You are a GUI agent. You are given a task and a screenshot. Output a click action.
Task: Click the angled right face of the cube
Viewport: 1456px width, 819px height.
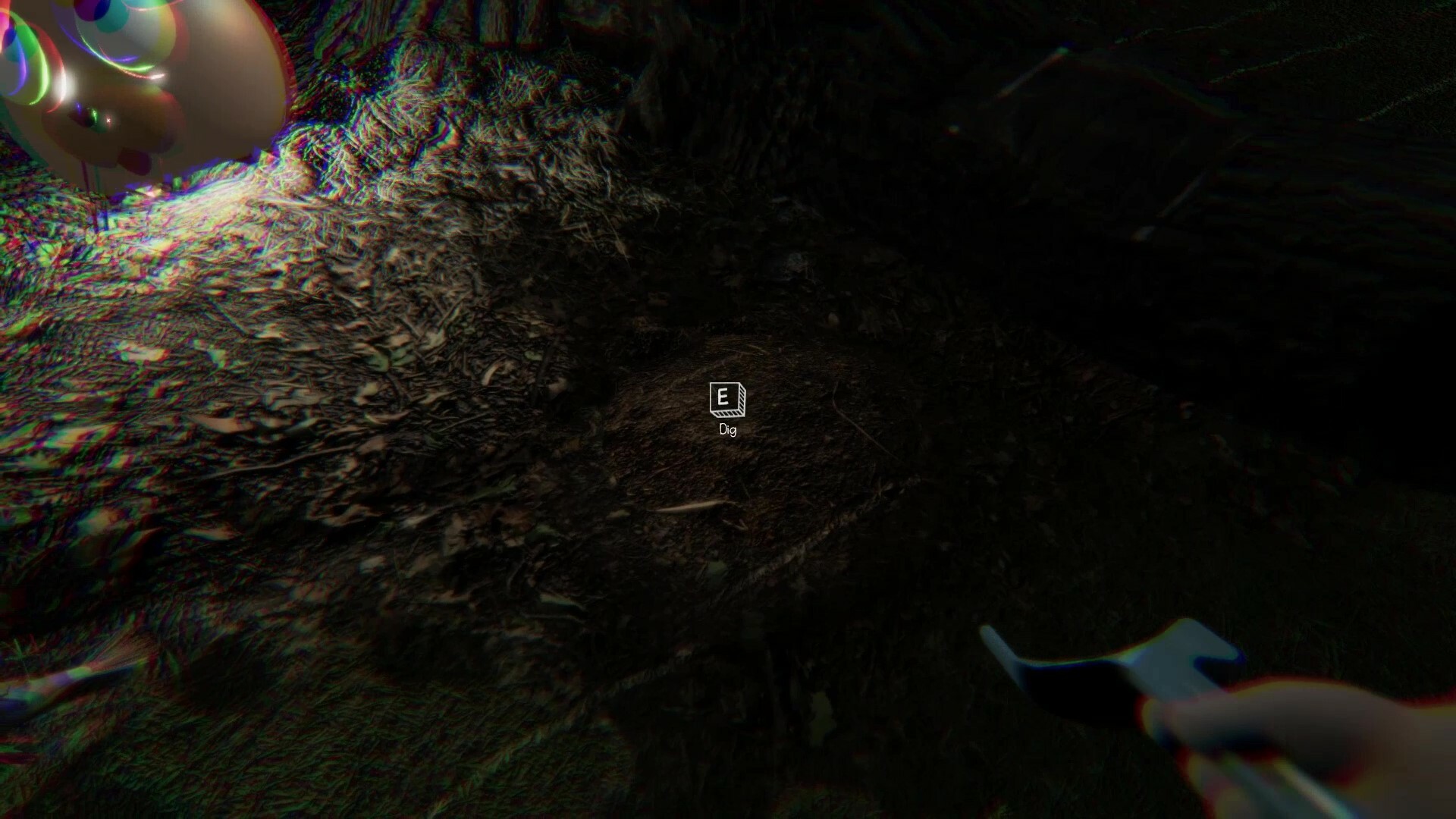[742, 398]
